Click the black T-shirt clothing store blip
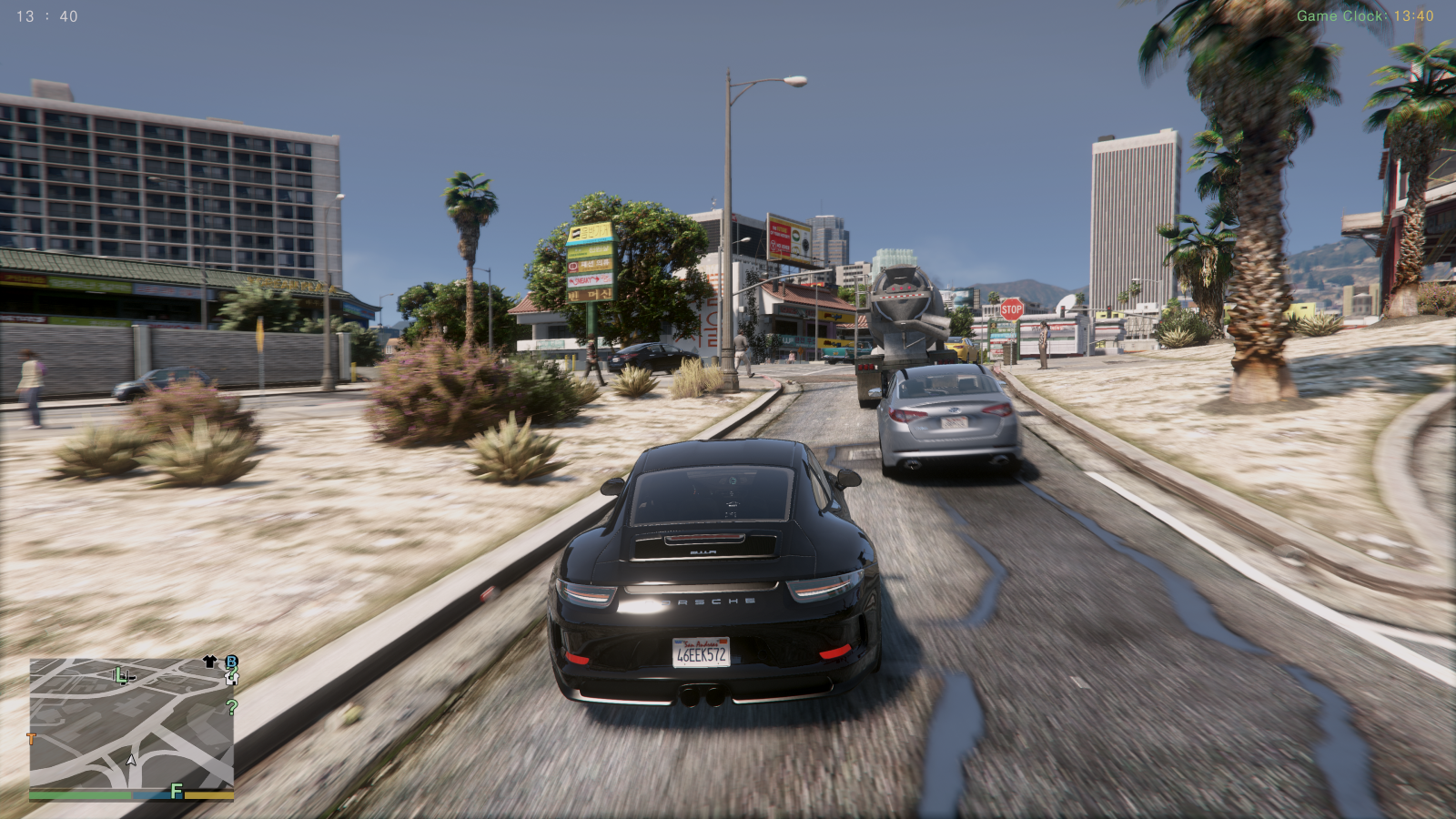The width and height of the screenshot is (1456, 819). tap(209, 661)
